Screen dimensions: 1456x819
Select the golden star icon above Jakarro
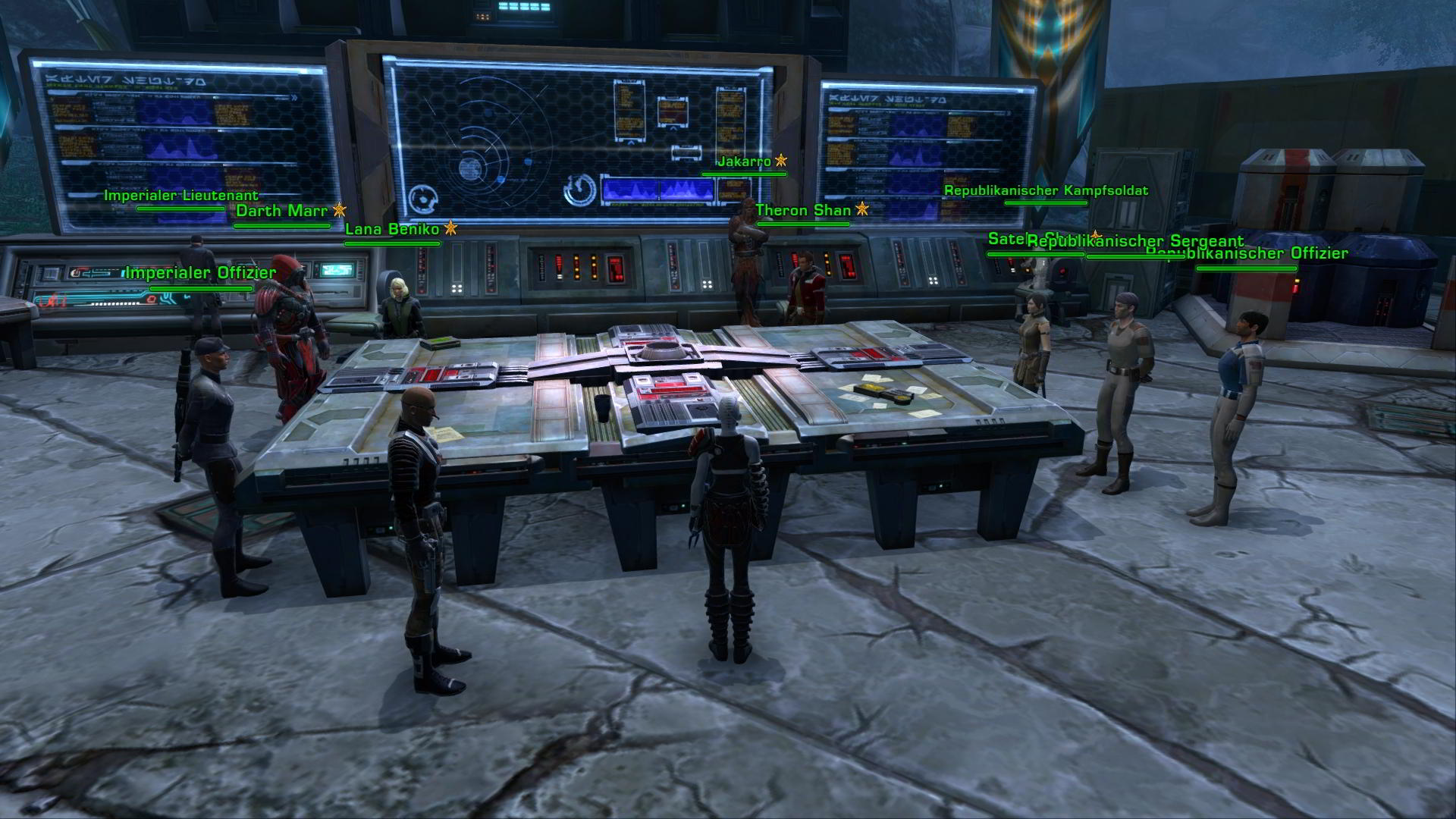pyautogui.click(x=781, y=161)
